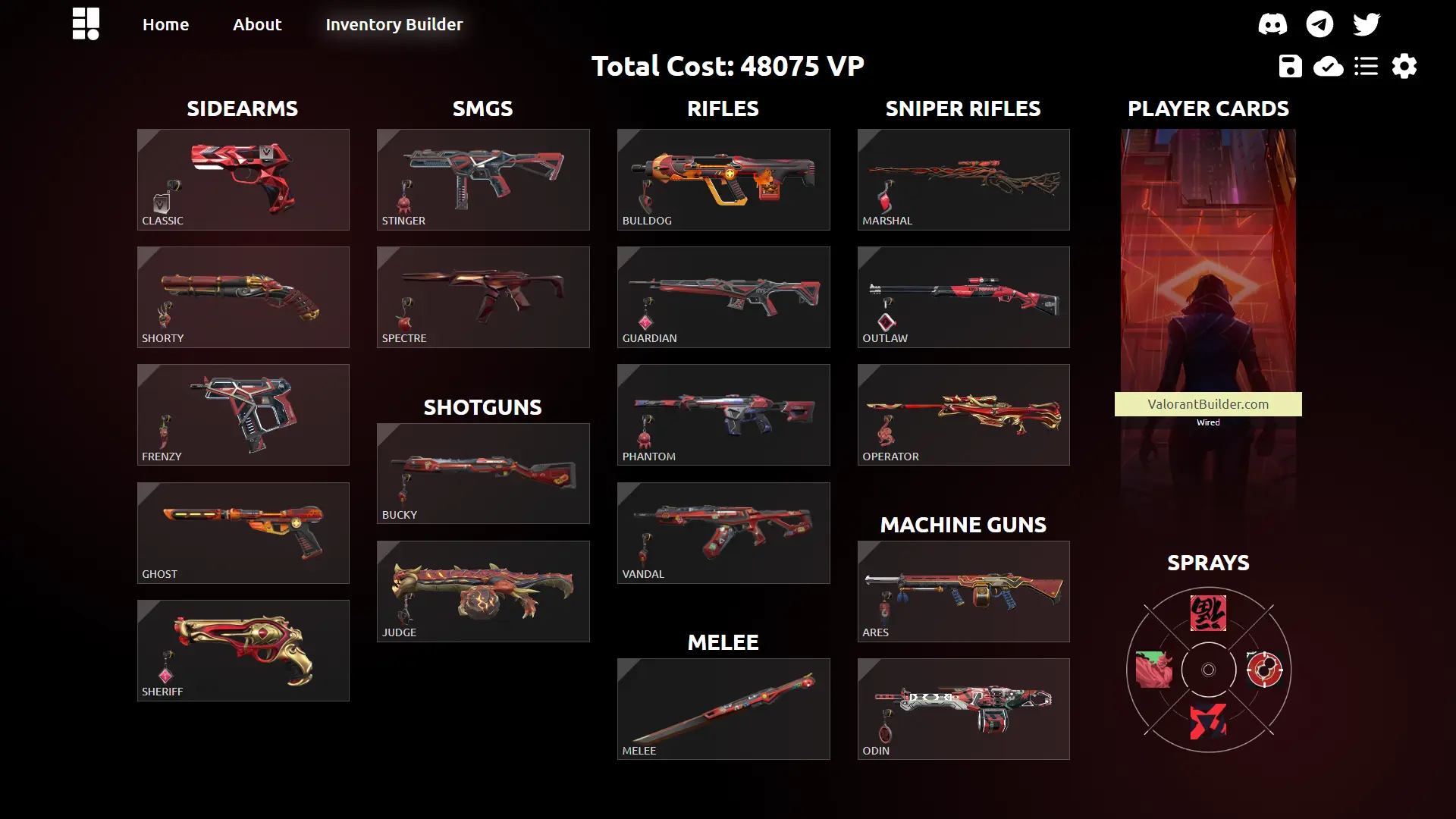This screenshot has height=819, width=1456.
Task: Select the Operator sniper slot
Action: pyautogui.click(x=963, y=415)
